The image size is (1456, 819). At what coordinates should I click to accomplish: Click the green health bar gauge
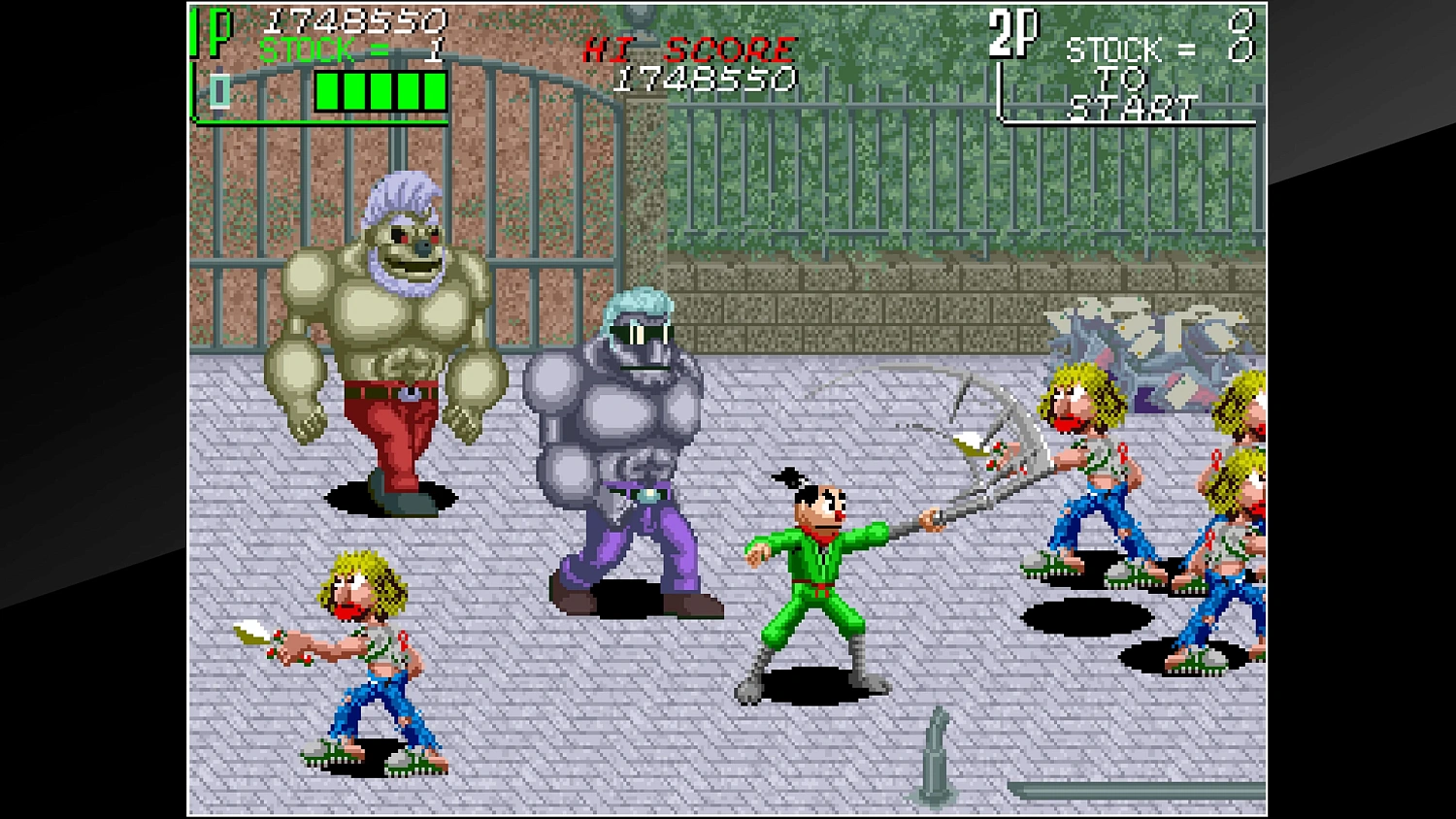(x=379, y=91)
